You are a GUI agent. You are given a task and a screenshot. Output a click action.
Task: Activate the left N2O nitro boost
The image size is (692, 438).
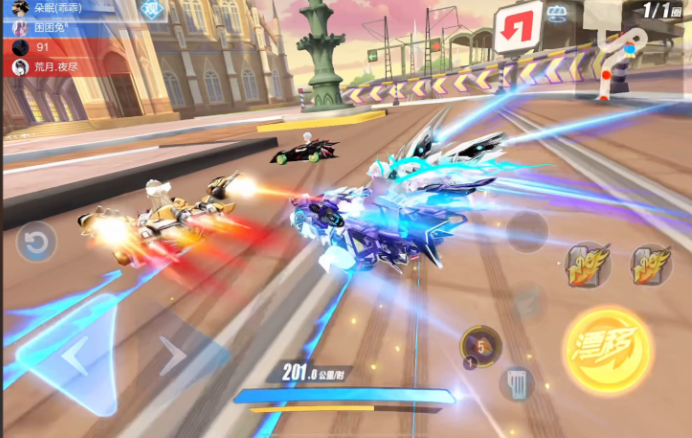(x=588, y=266)
